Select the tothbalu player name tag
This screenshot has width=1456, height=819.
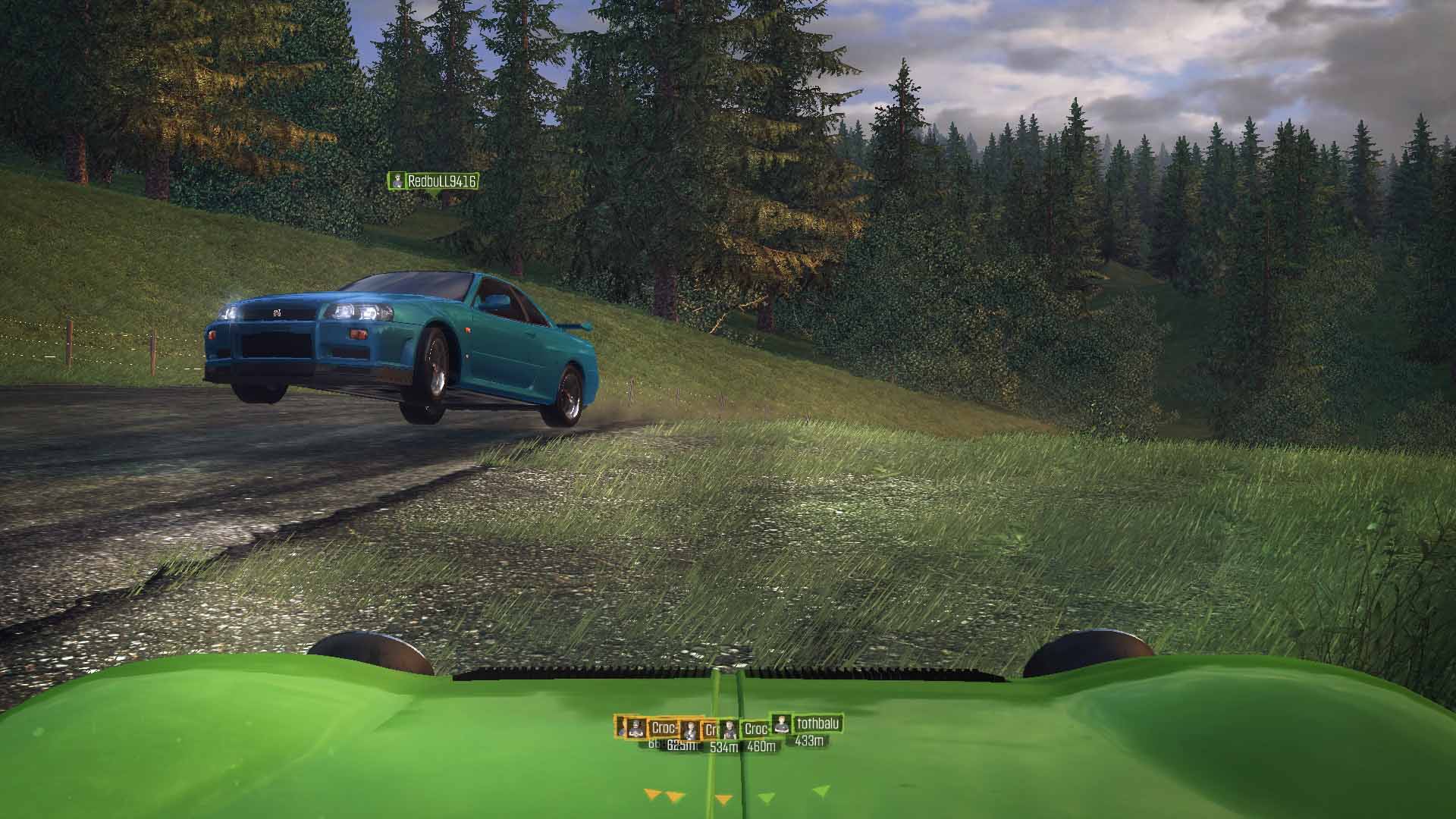pyautogui.click(x=817, y=723)
